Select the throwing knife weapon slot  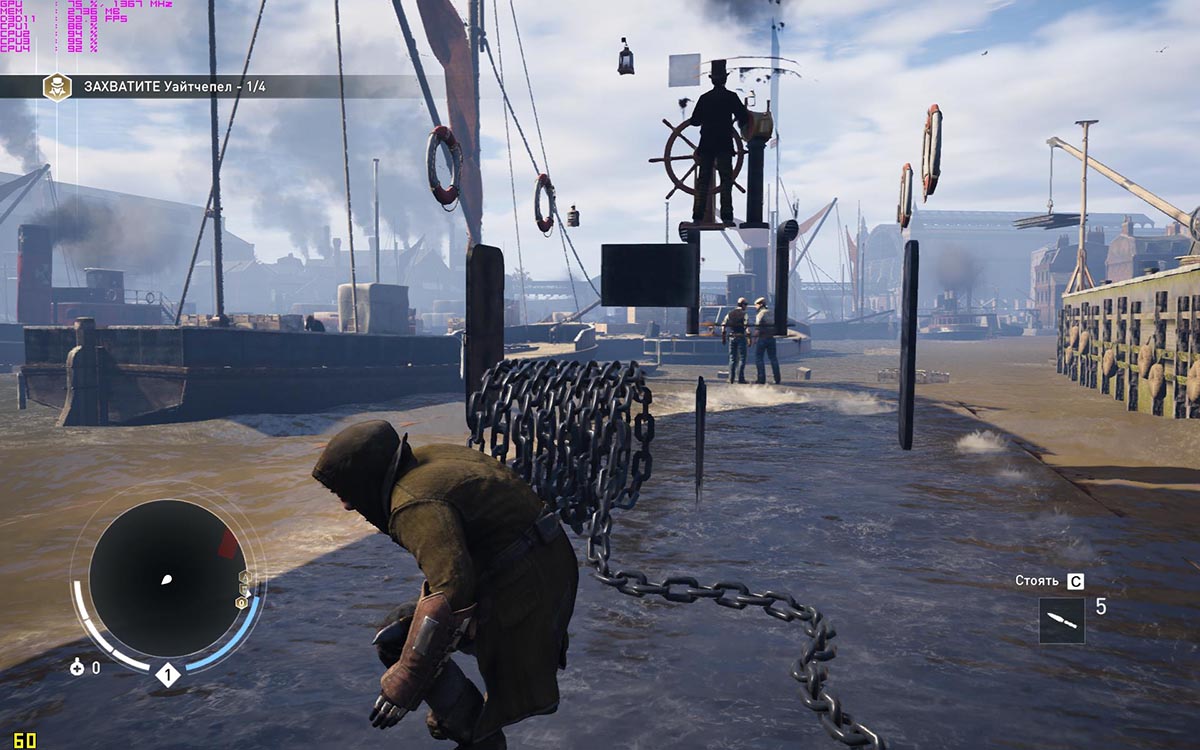(x=1061, y=621)
